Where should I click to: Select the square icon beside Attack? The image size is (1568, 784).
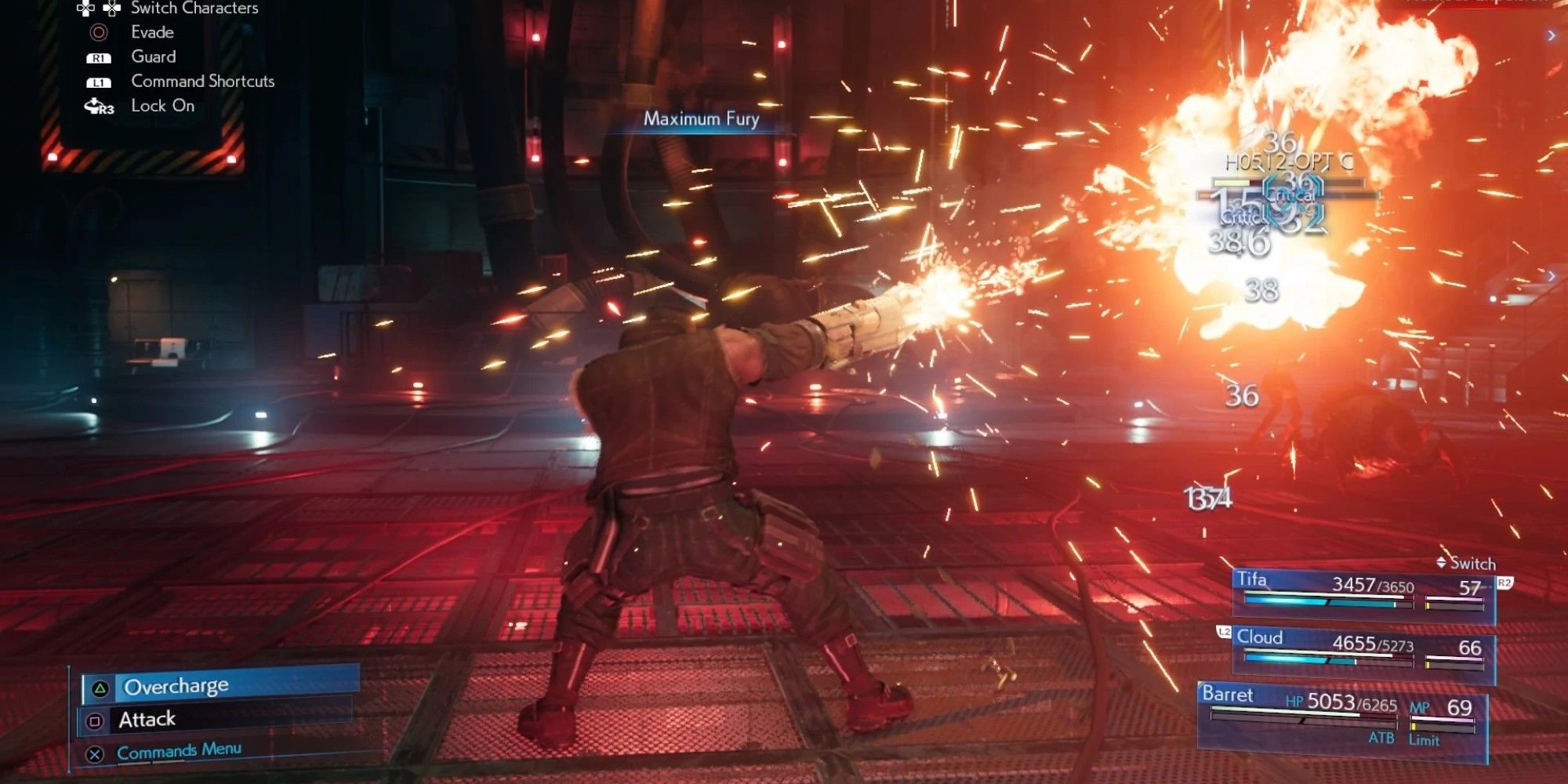pos(96,720)
